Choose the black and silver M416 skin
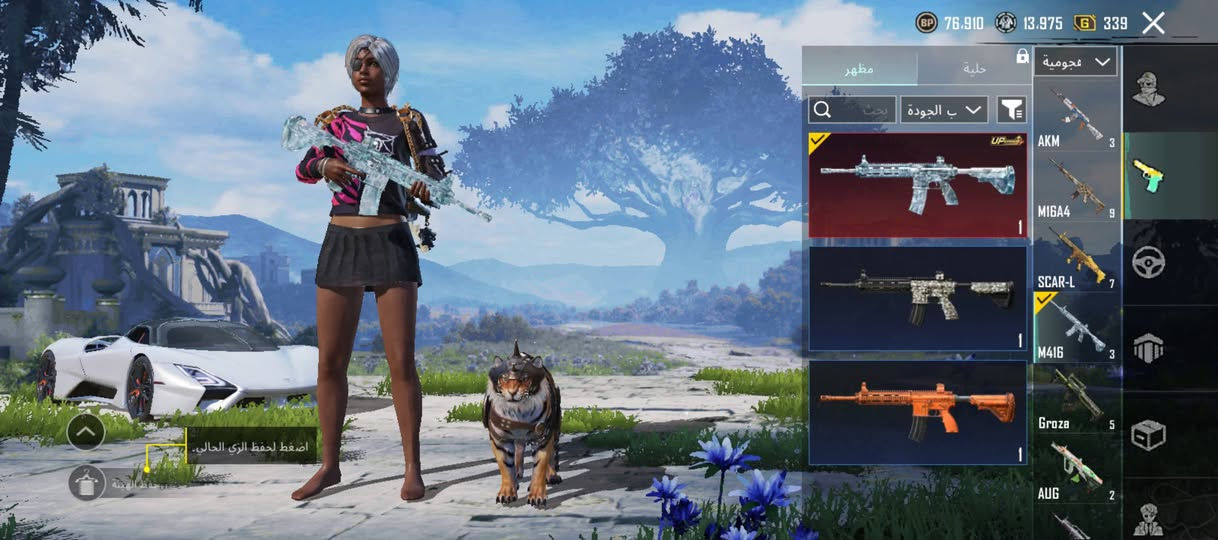Viewport: 1218px width, 540px height. 917,298
